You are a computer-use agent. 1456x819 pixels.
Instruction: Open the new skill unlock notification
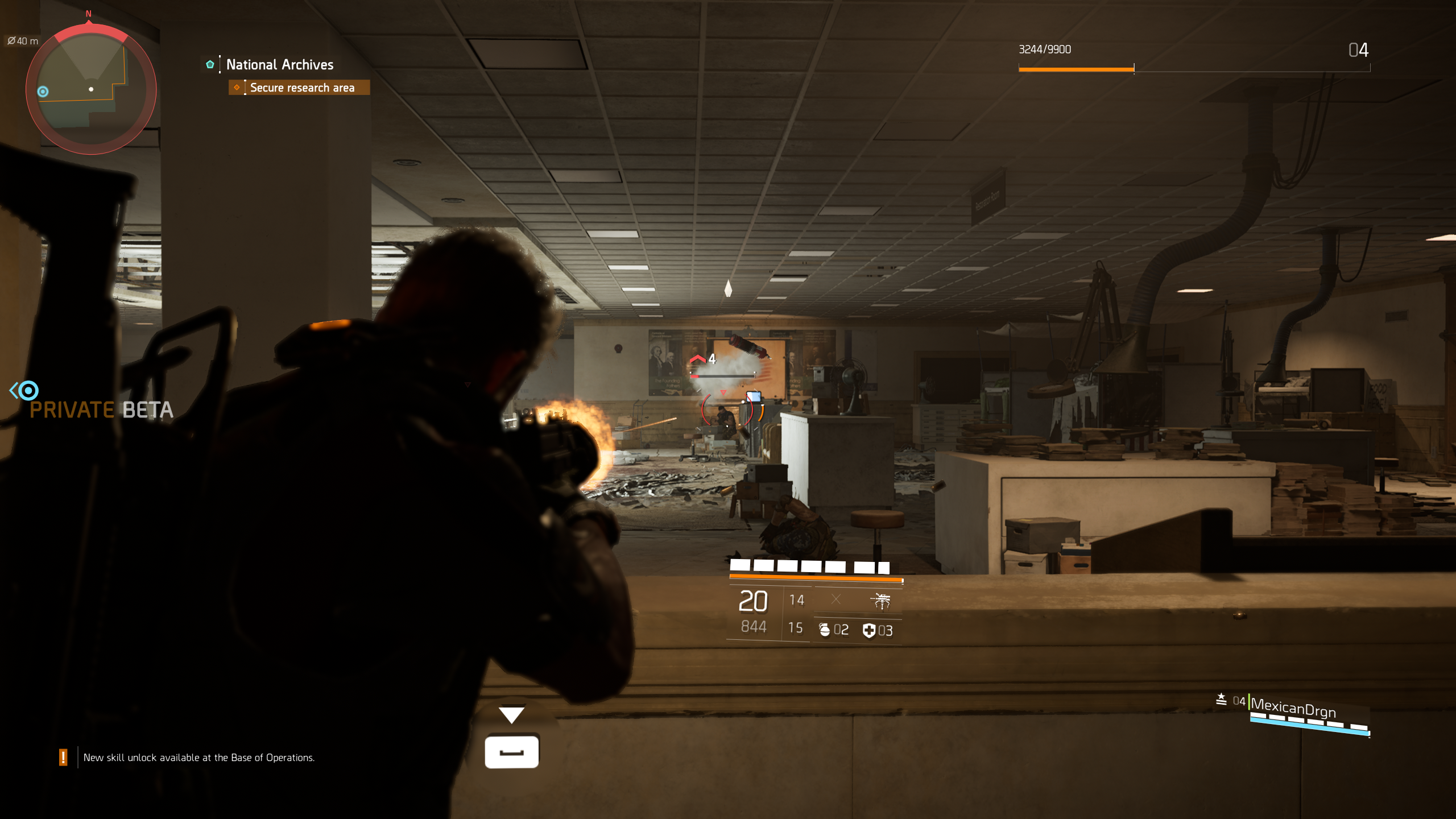click(198, 758)
